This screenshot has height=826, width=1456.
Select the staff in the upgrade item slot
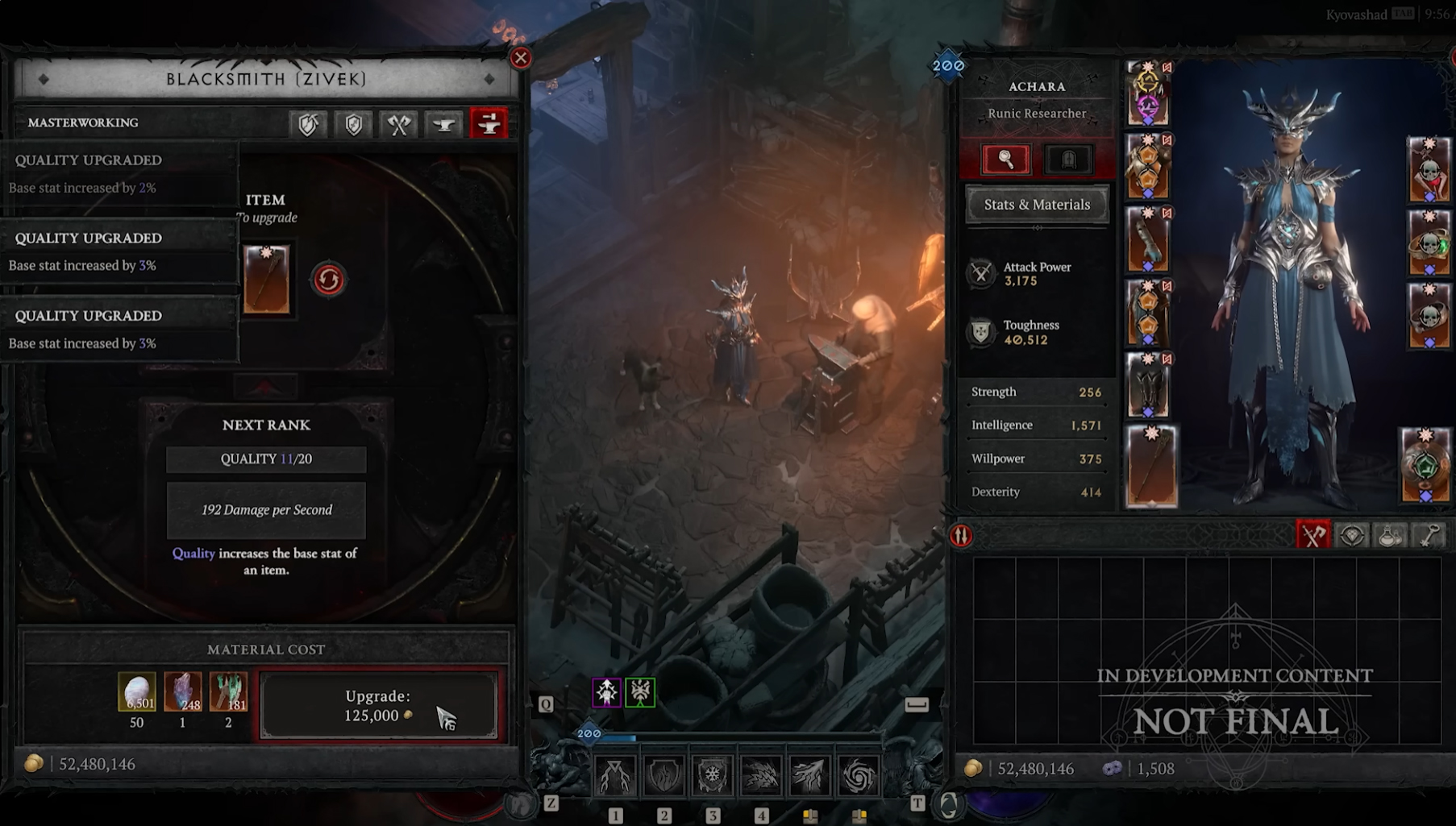point(266,280)
